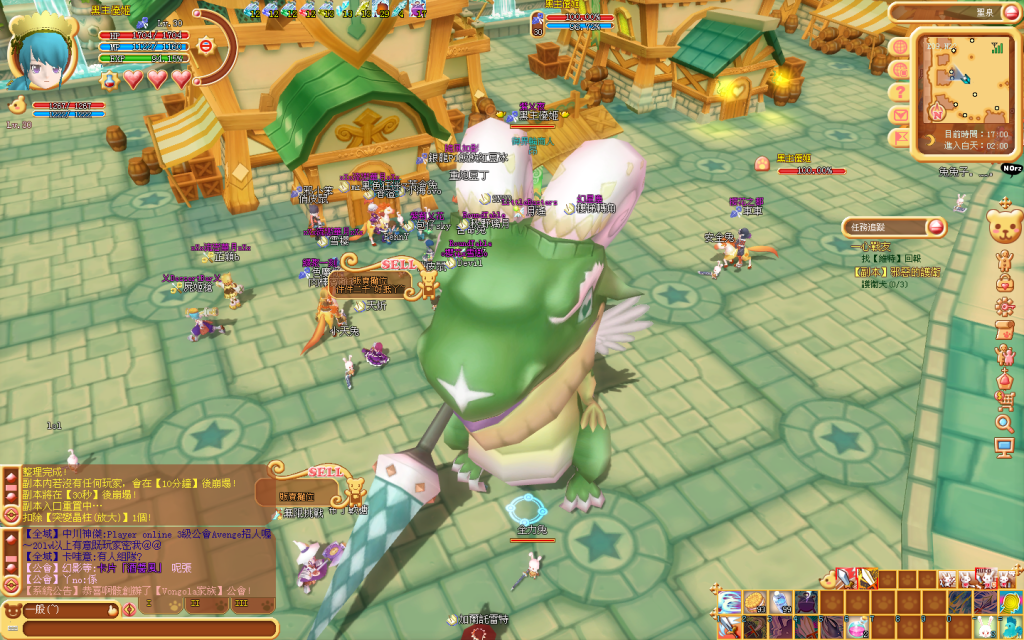Open the mail envelope button
The image size is (1024, 640).
tap(900, 113)
